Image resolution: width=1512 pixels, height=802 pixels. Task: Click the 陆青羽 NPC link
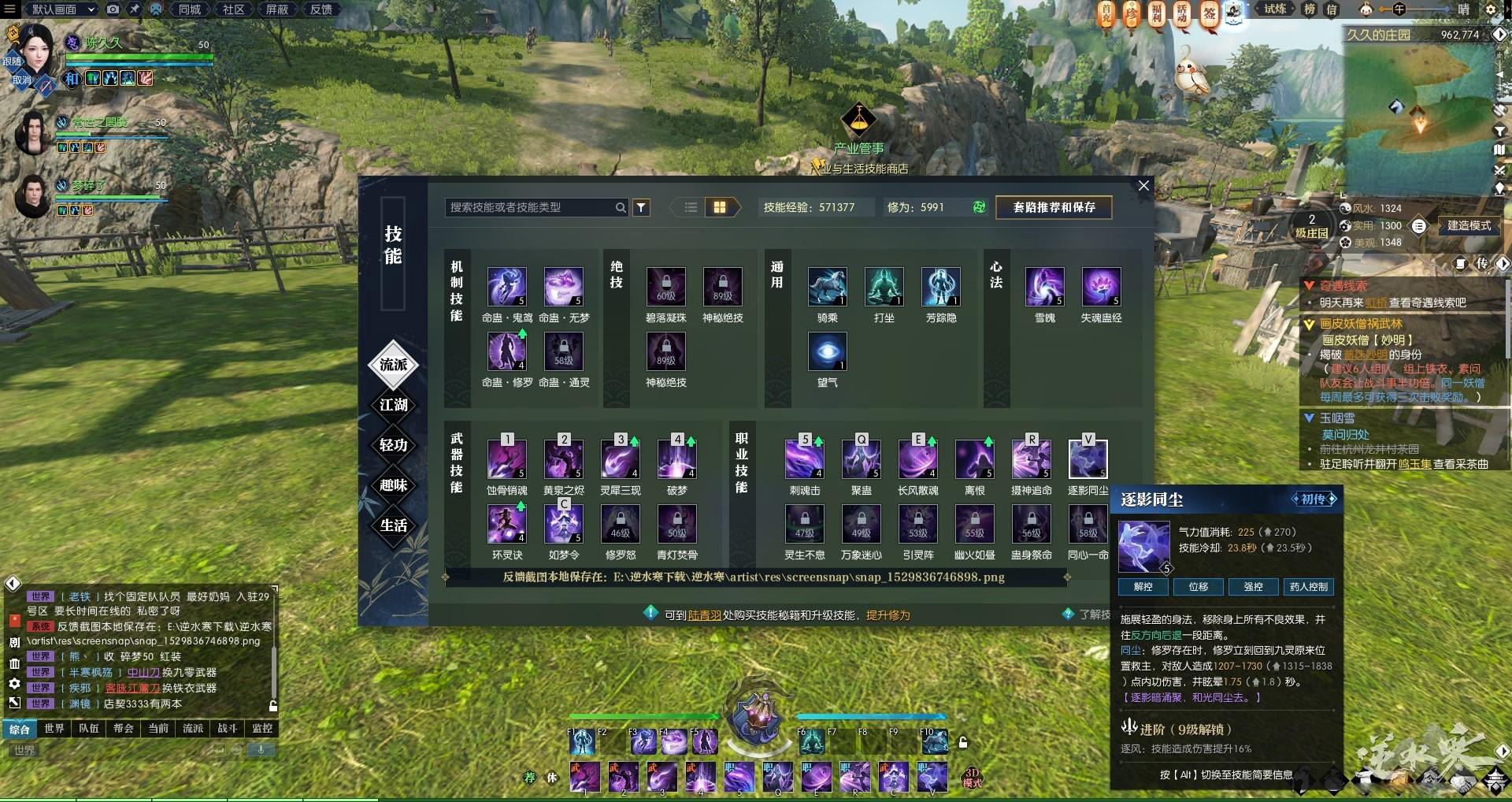point(704,615)
